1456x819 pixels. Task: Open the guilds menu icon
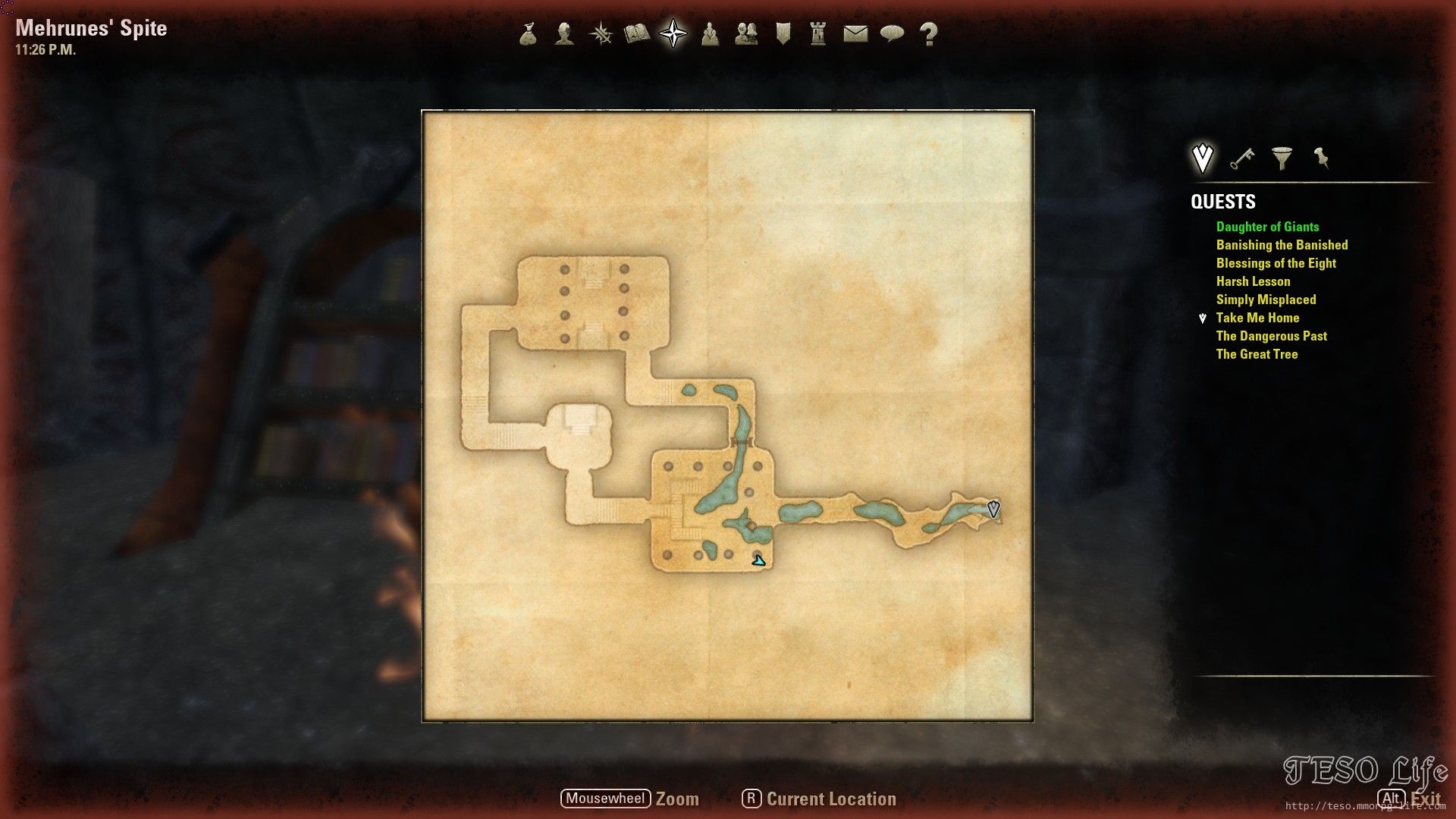pyautogui.click(x=747, y=33)
